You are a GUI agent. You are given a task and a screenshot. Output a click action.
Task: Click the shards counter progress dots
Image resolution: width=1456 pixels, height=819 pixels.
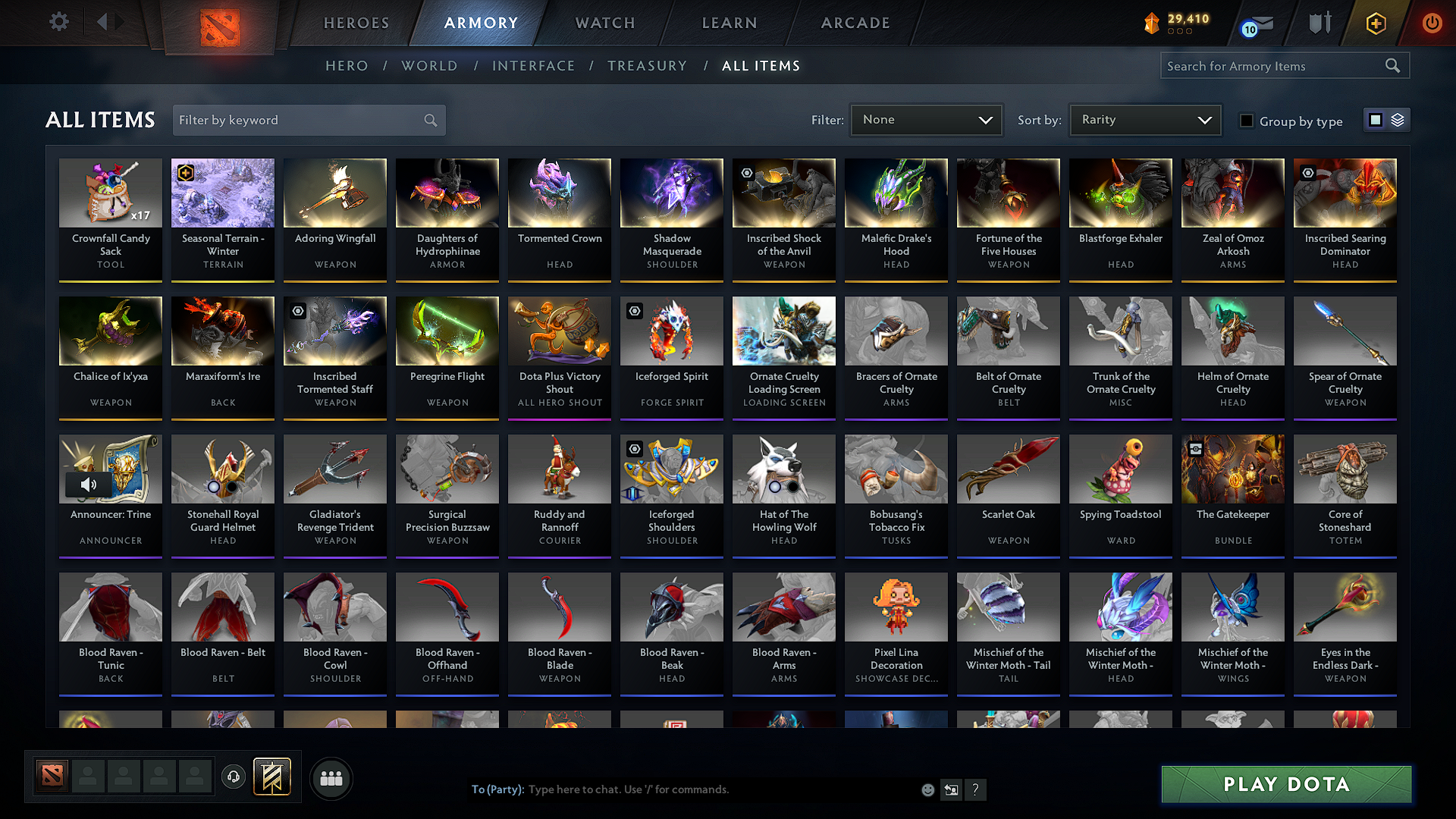[x=1178, y=32]
